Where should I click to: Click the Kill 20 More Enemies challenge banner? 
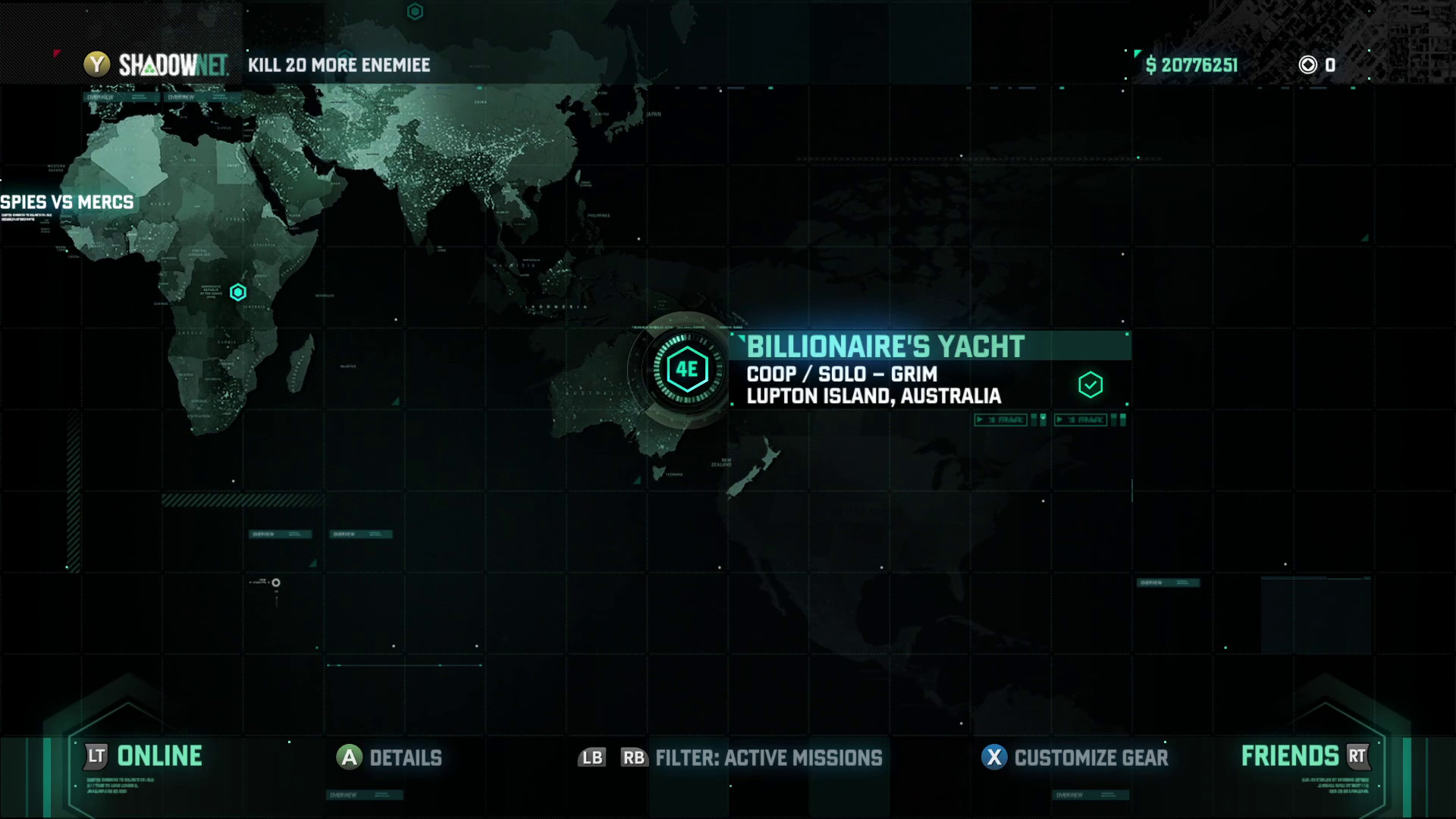click(x=337, y=65)
